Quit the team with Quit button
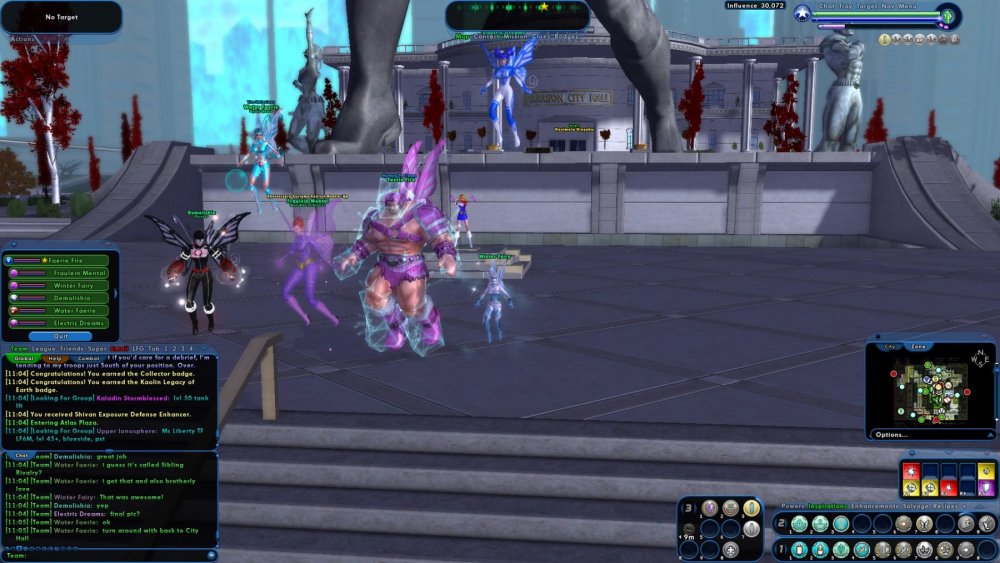The height and width of the screenshot is (563, 1000). pos(60,336)
